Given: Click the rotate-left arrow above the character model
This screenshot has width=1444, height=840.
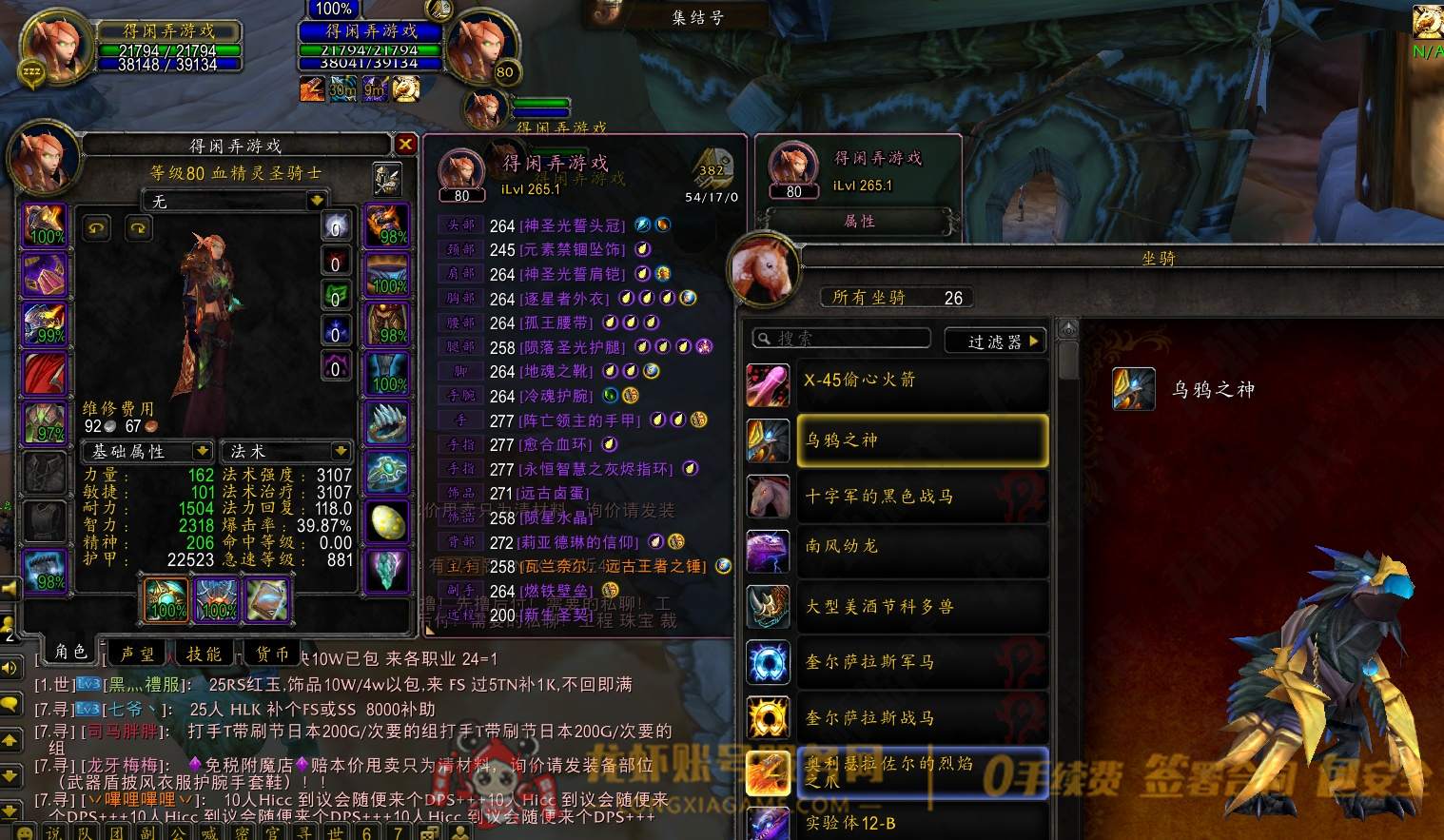Looking at the screenshot, I should tap(96, 227).
